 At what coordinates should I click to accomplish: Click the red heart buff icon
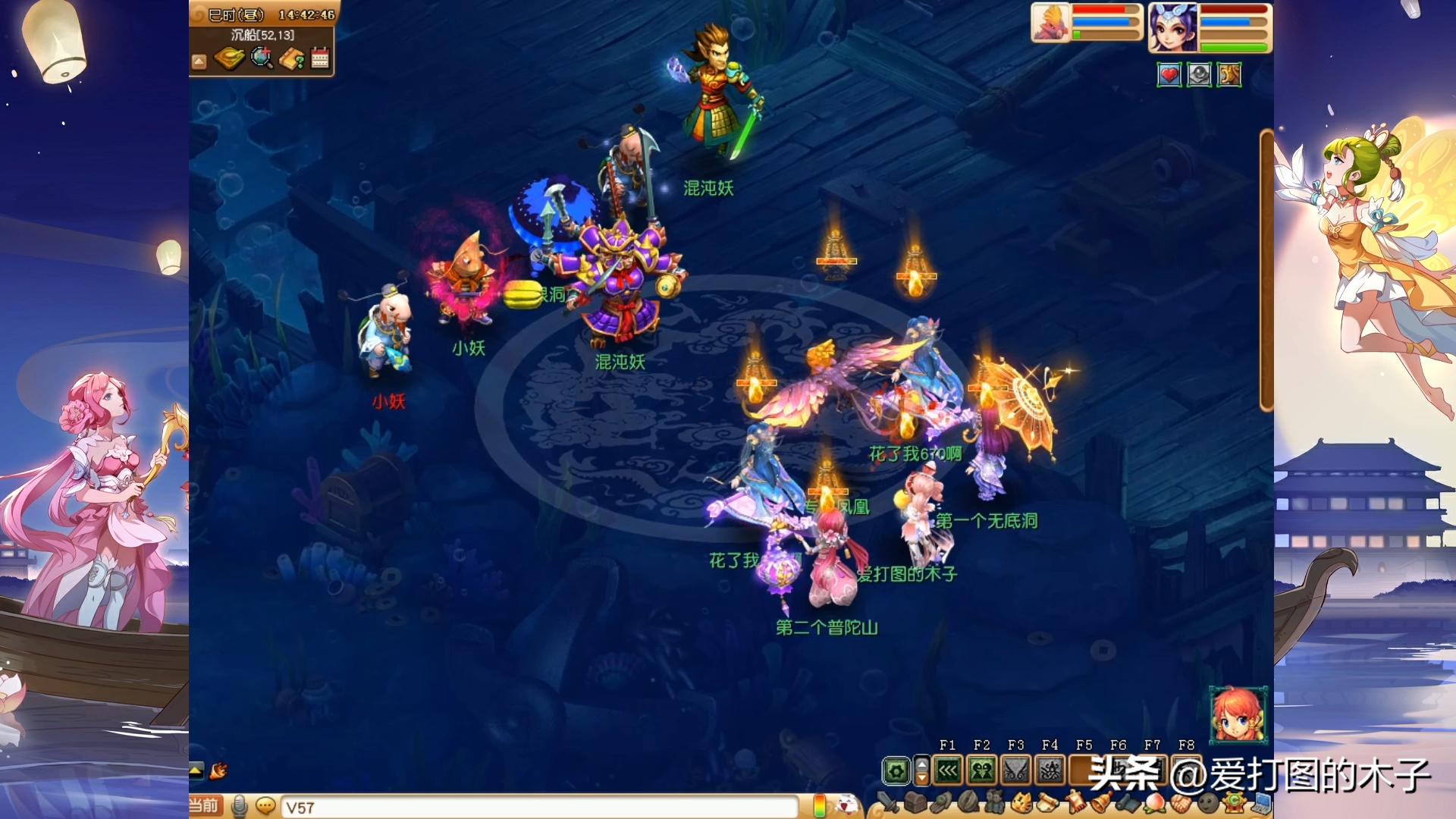pyautogui.click(x=1169, y=75)
